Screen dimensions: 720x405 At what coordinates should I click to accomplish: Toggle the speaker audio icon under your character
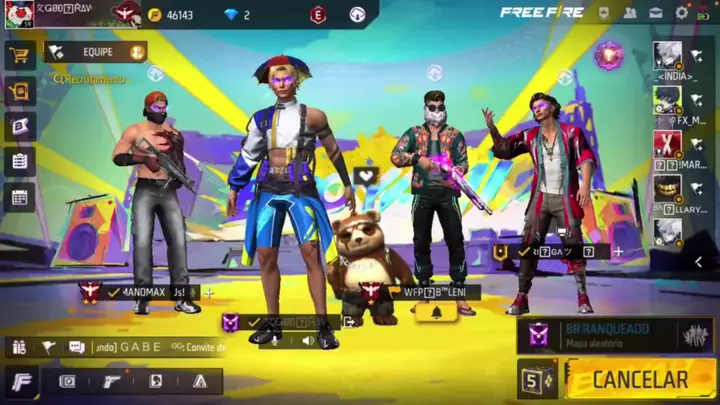pos(308,341)
